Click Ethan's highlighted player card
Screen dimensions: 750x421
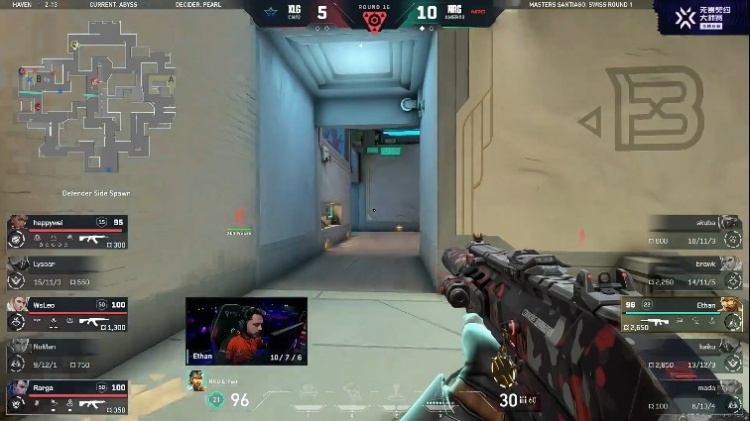tap(683, 314)
